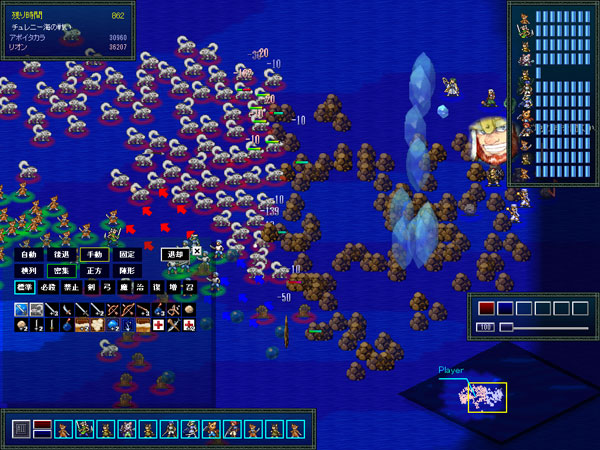The width and height of the screenshot is (600, 450).
Task: Open the 陣形 formation option
Action: click(127, 271)
